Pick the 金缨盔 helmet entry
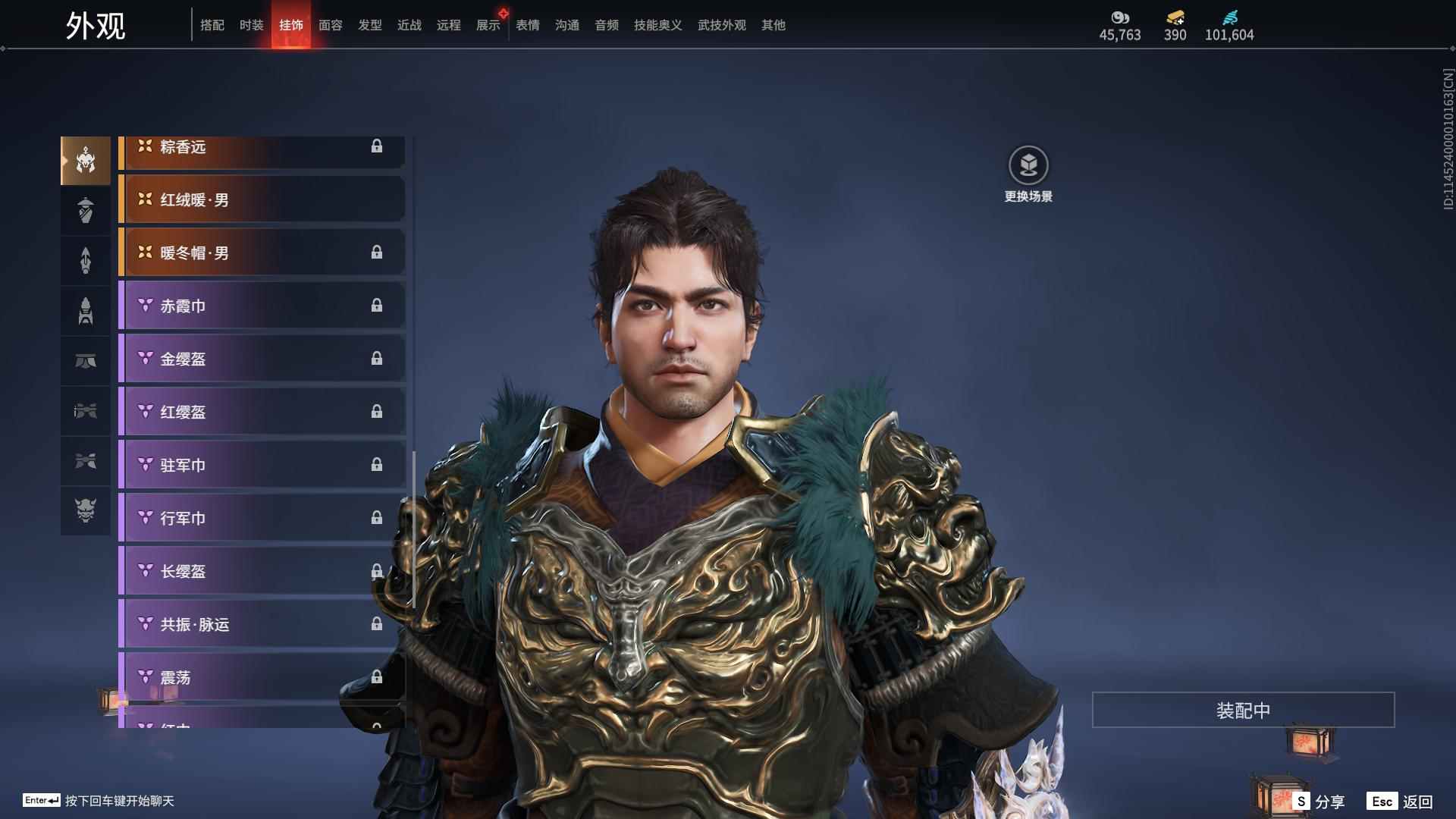1456x819 pixels. pos(262,359)
